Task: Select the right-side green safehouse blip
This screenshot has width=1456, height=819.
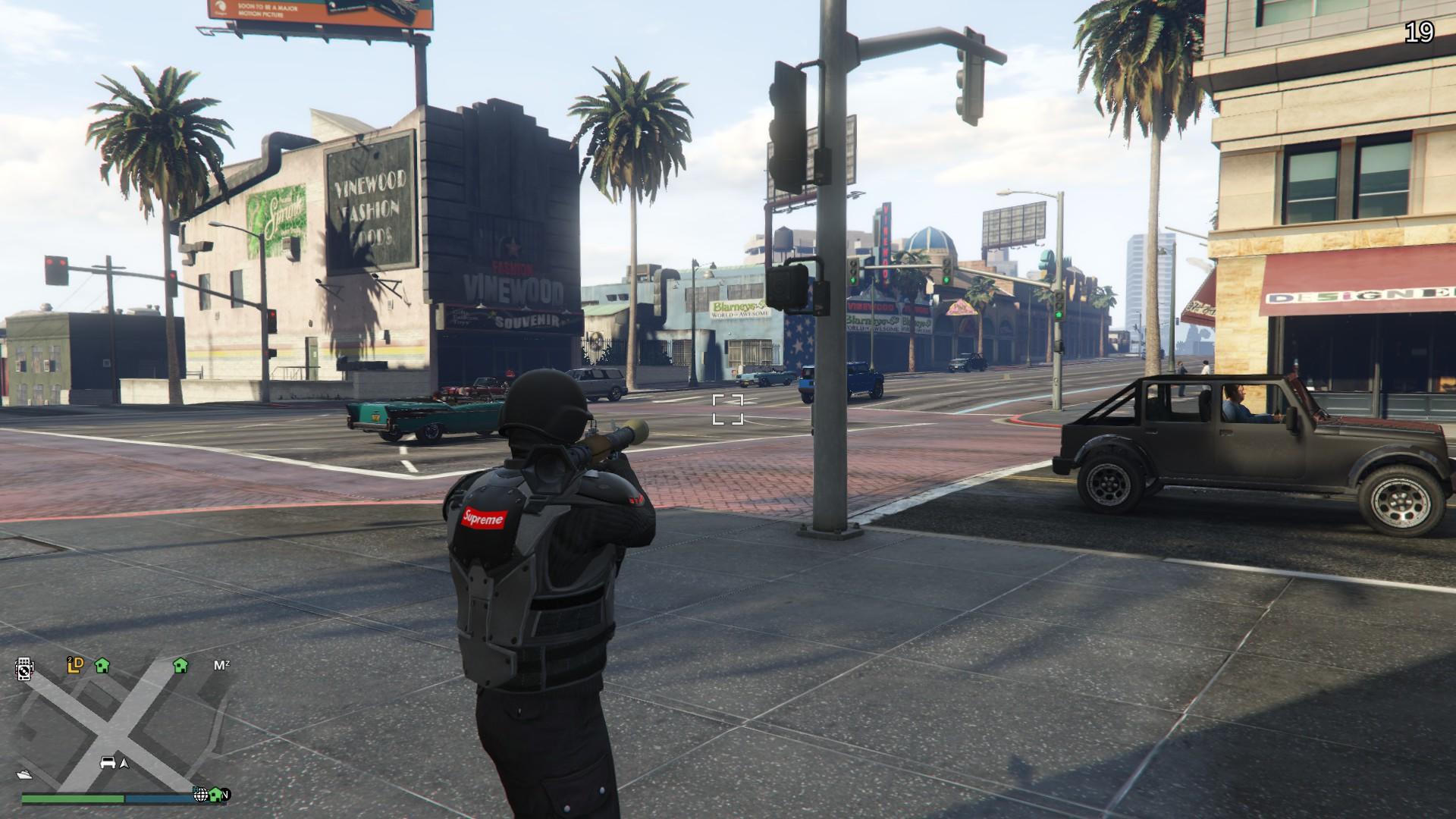Action: point(180,667)
